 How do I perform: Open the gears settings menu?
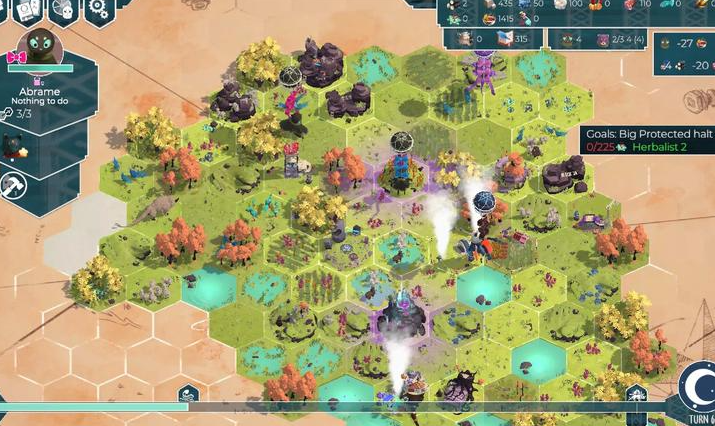pyautogui.click(x=98, y=9)
